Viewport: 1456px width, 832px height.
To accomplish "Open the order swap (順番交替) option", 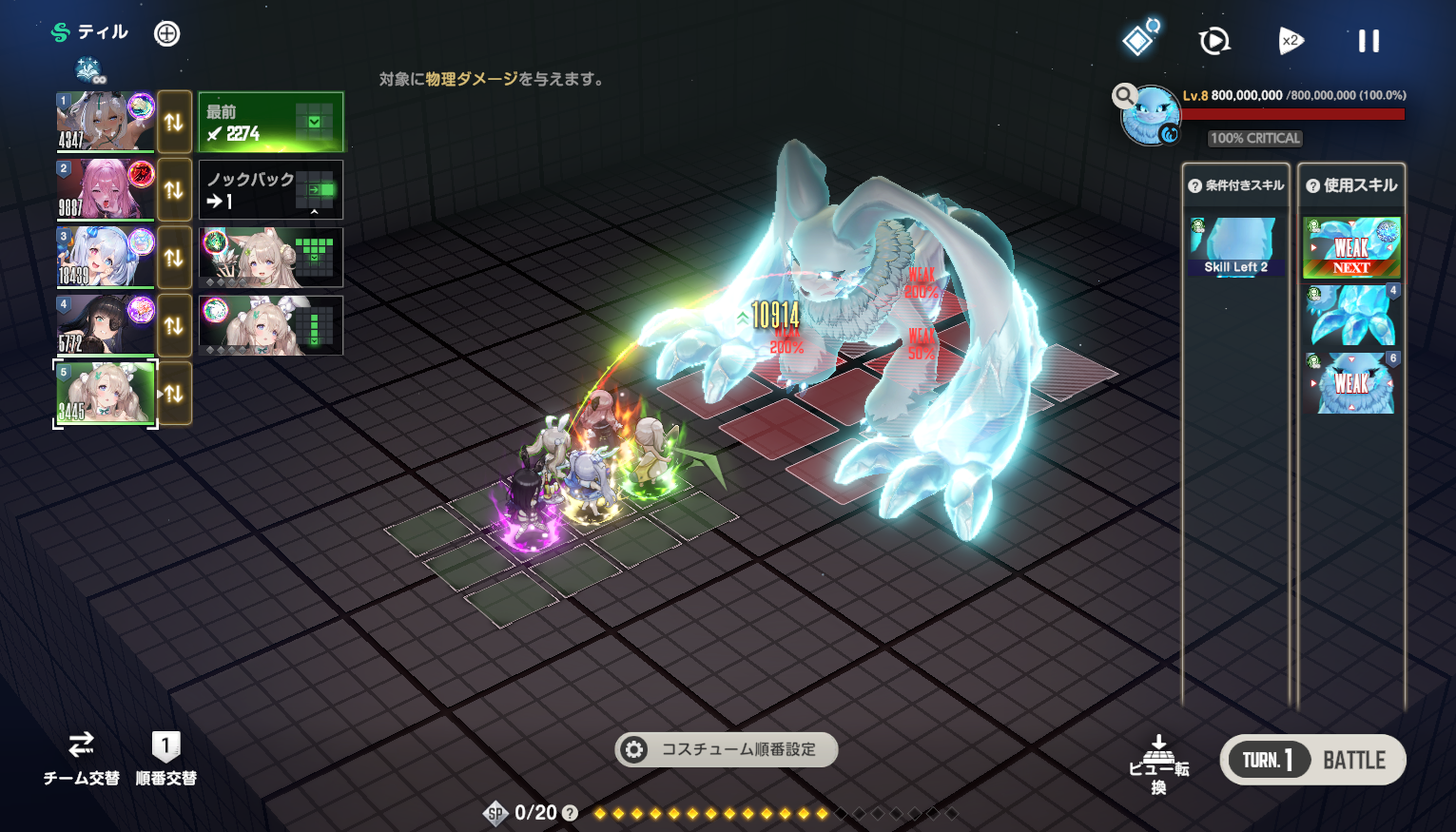I will (165, 758).
